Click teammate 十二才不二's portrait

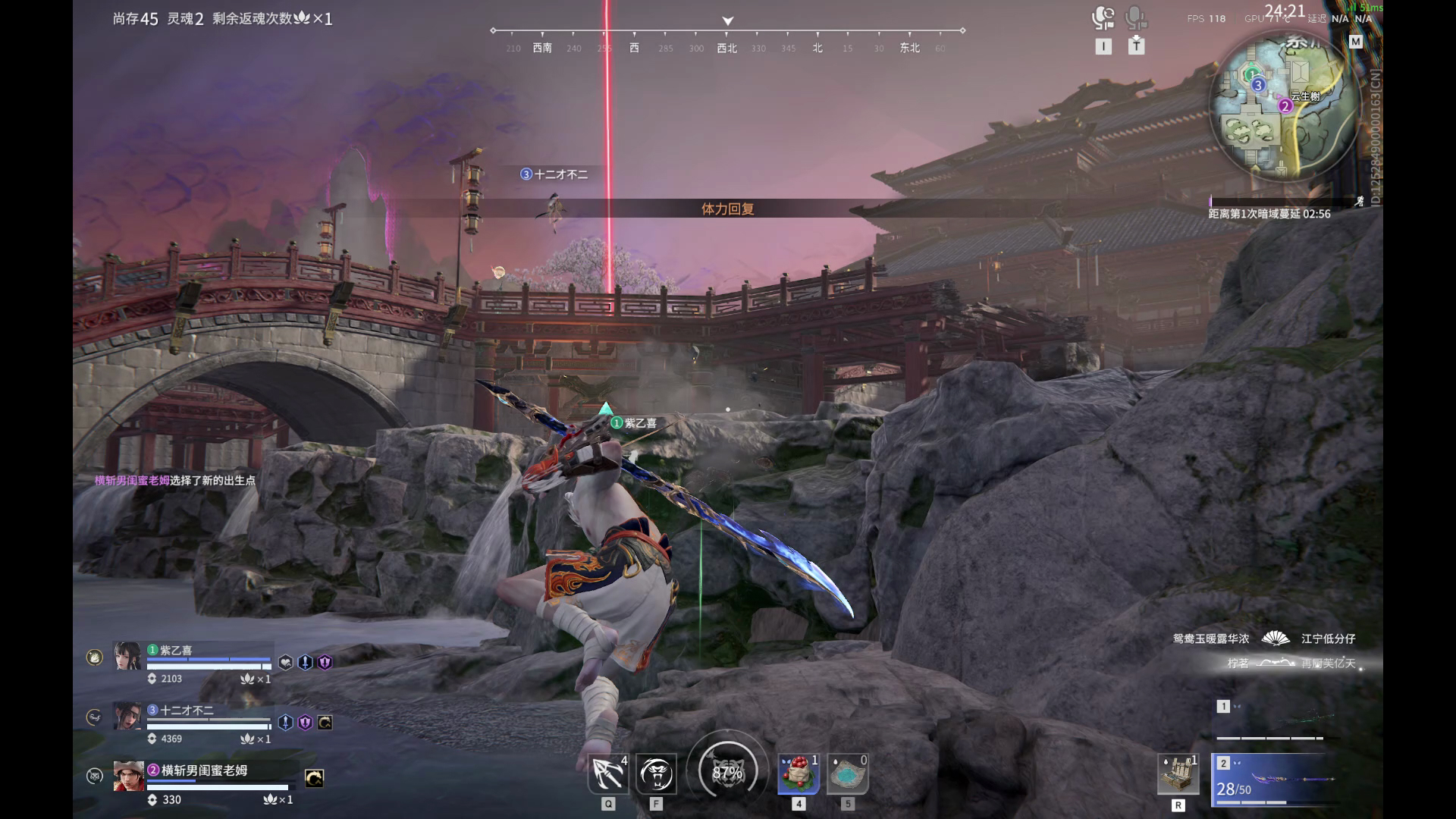pyautogui.click(x=127, y=717)
